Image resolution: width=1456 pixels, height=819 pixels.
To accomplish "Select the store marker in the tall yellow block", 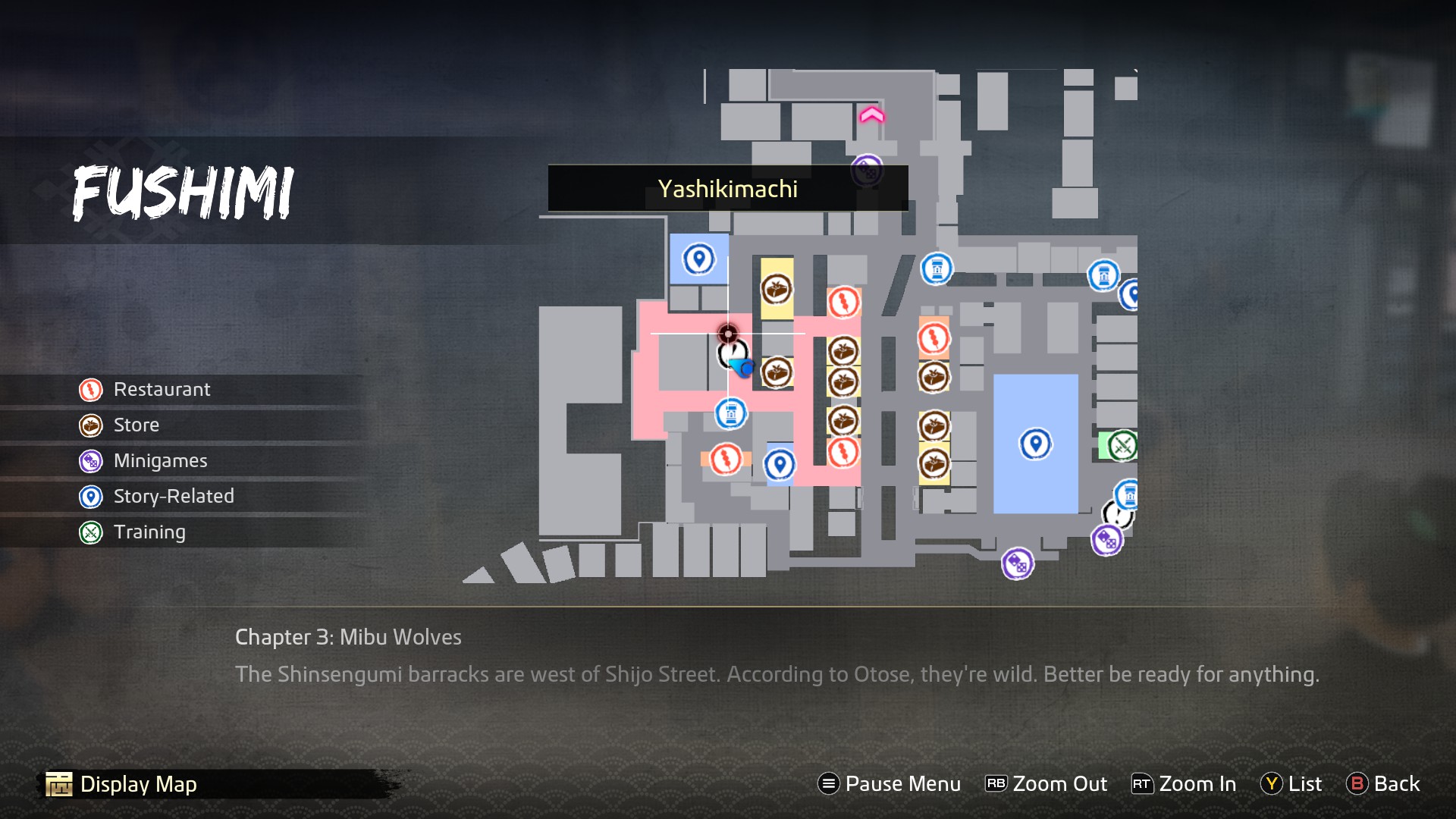I will tap(777, 289).
